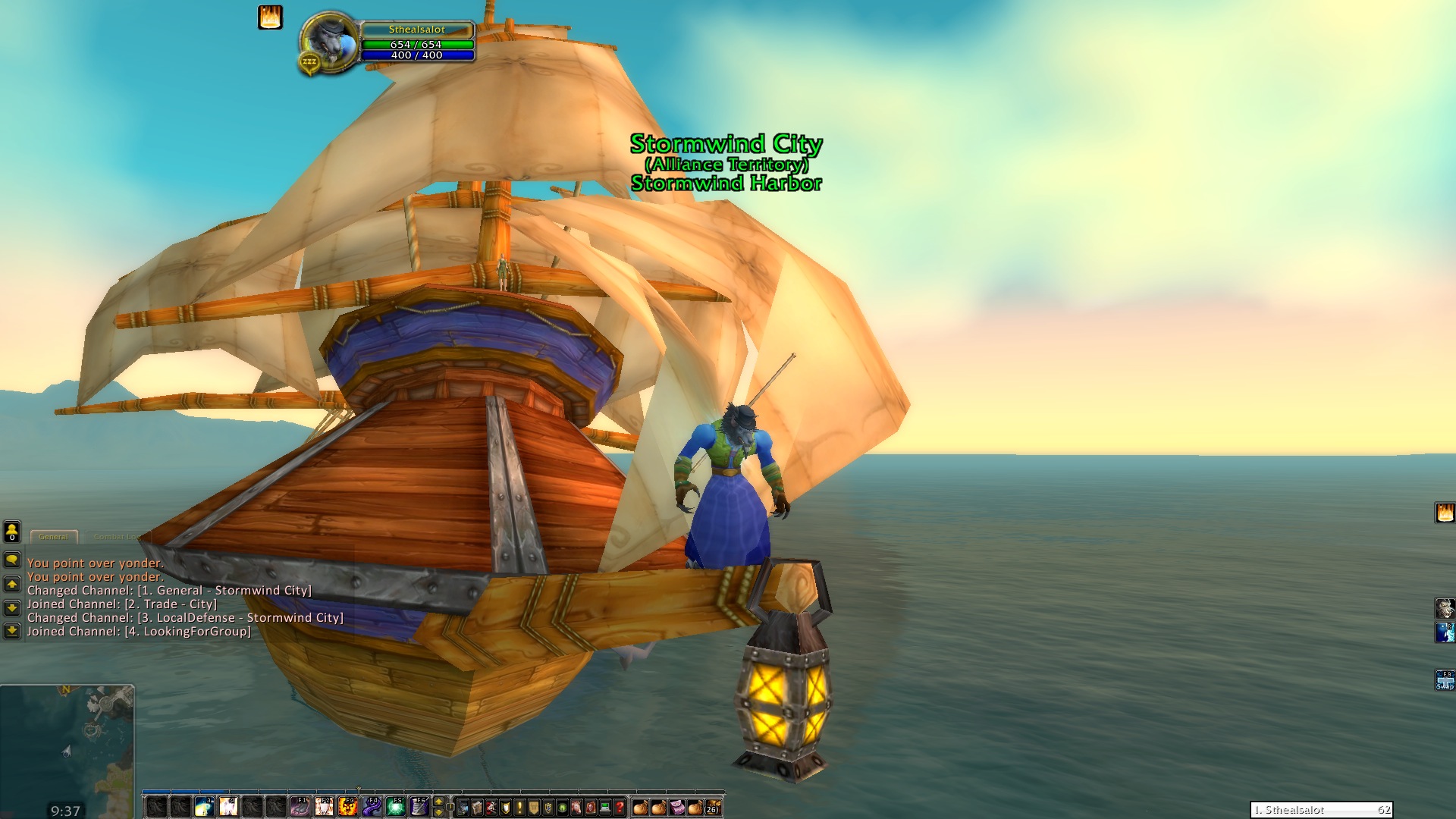Open the chat speech bubble menu

pos(12,560)
